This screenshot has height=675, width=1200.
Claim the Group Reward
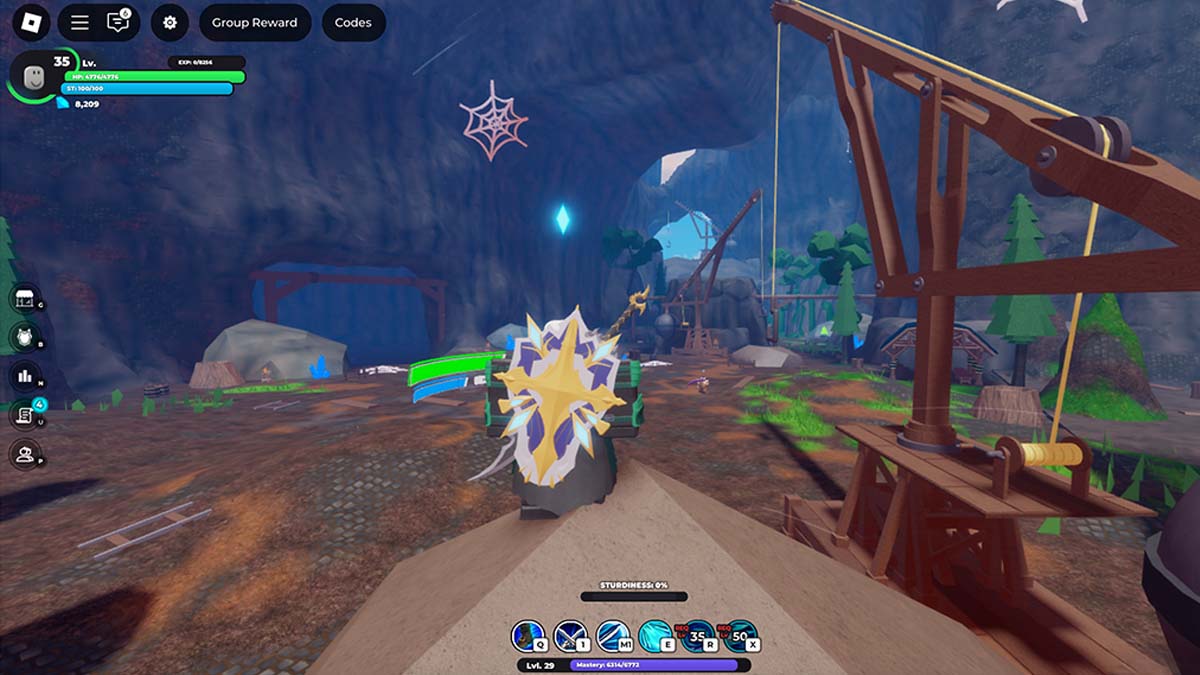[254, 22]
